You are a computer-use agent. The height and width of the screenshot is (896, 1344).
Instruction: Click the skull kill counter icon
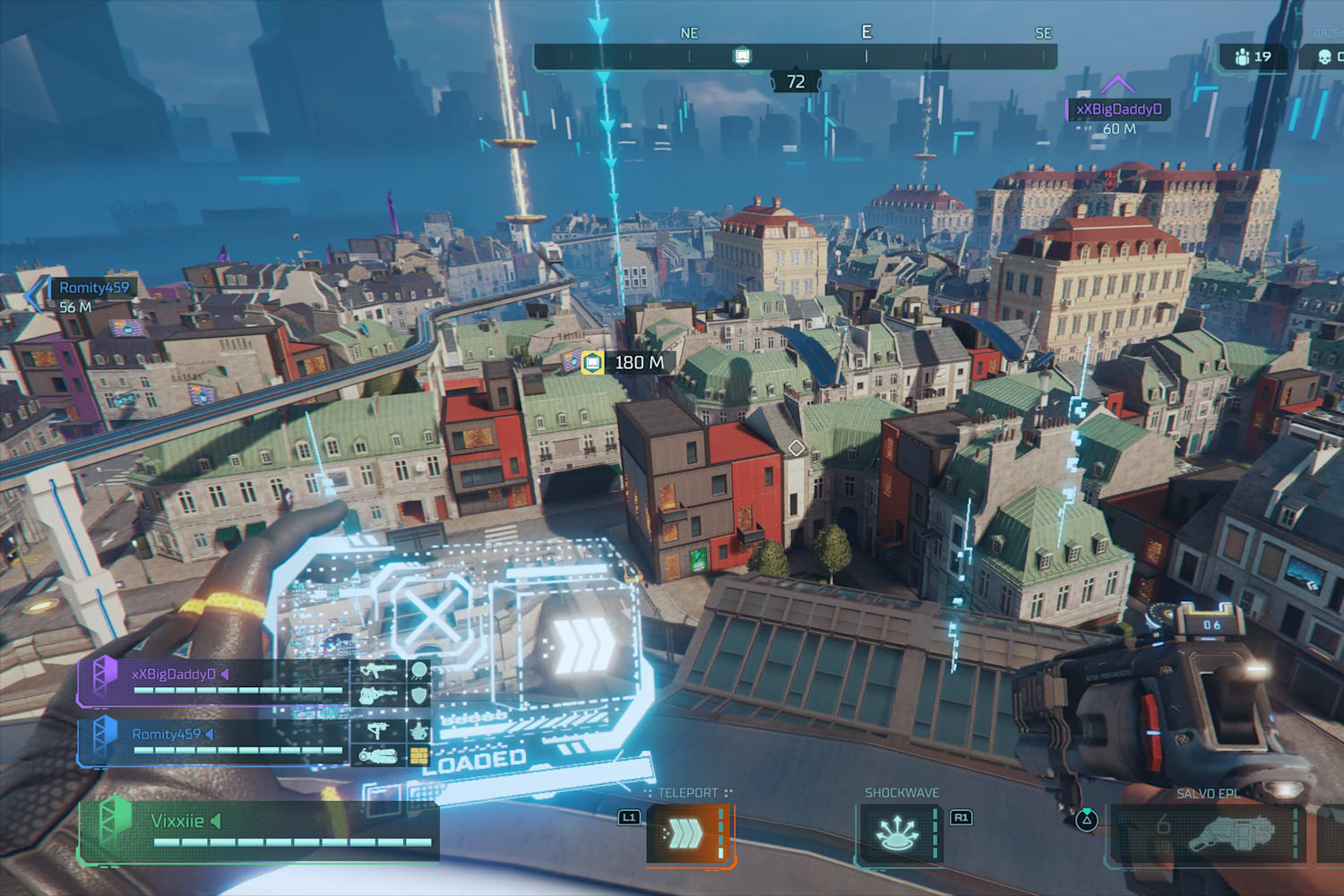tap(1324, 57)
